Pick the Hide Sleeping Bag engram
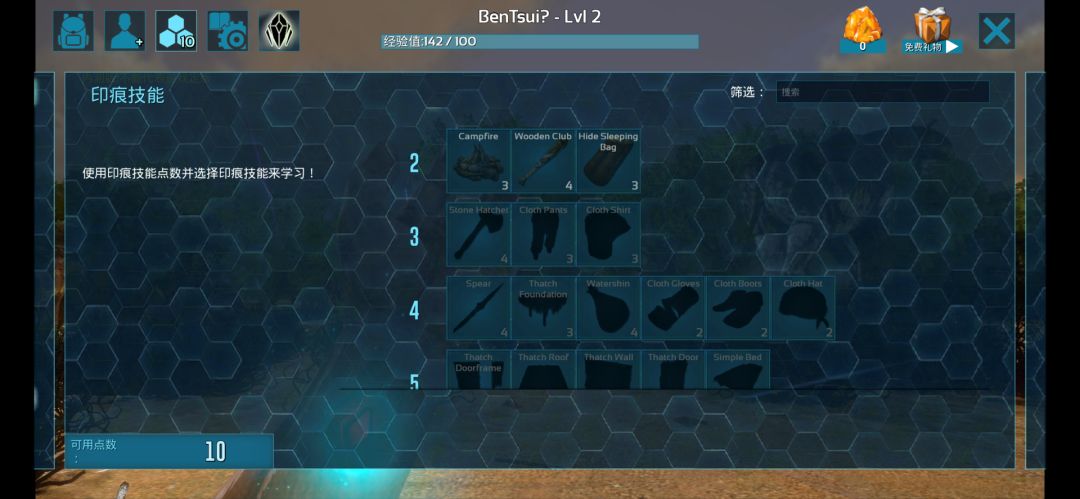The image size is (1080, 499). [608, 161]
